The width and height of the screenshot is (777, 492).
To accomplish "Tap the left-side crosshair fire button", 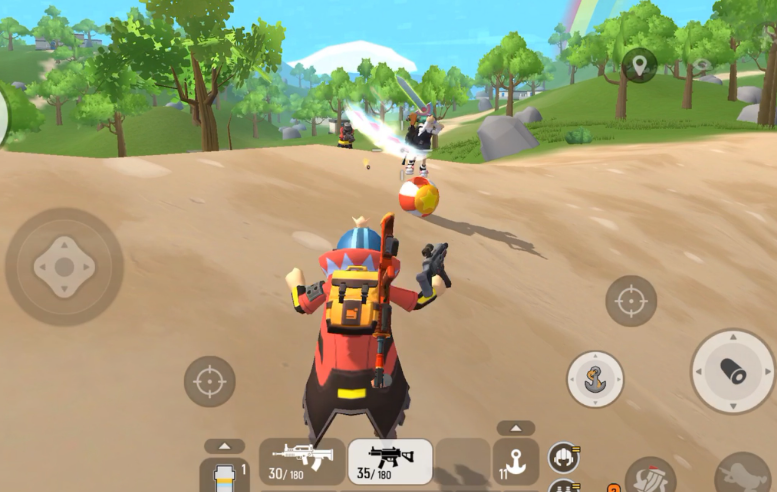I will tap(209, 381).
